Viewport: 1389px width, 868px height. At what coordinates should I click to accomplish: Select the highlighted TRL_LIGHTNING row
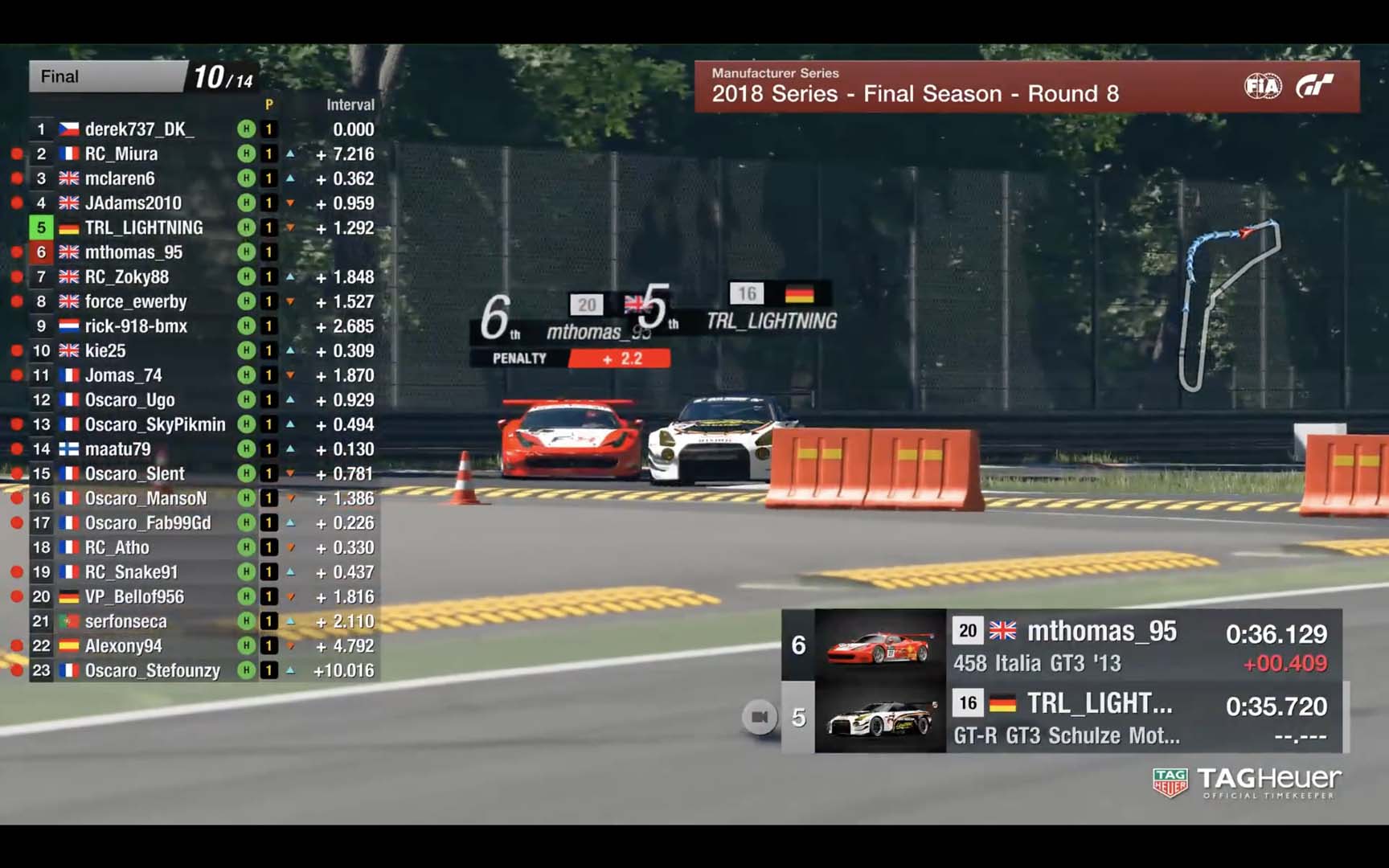144,228
